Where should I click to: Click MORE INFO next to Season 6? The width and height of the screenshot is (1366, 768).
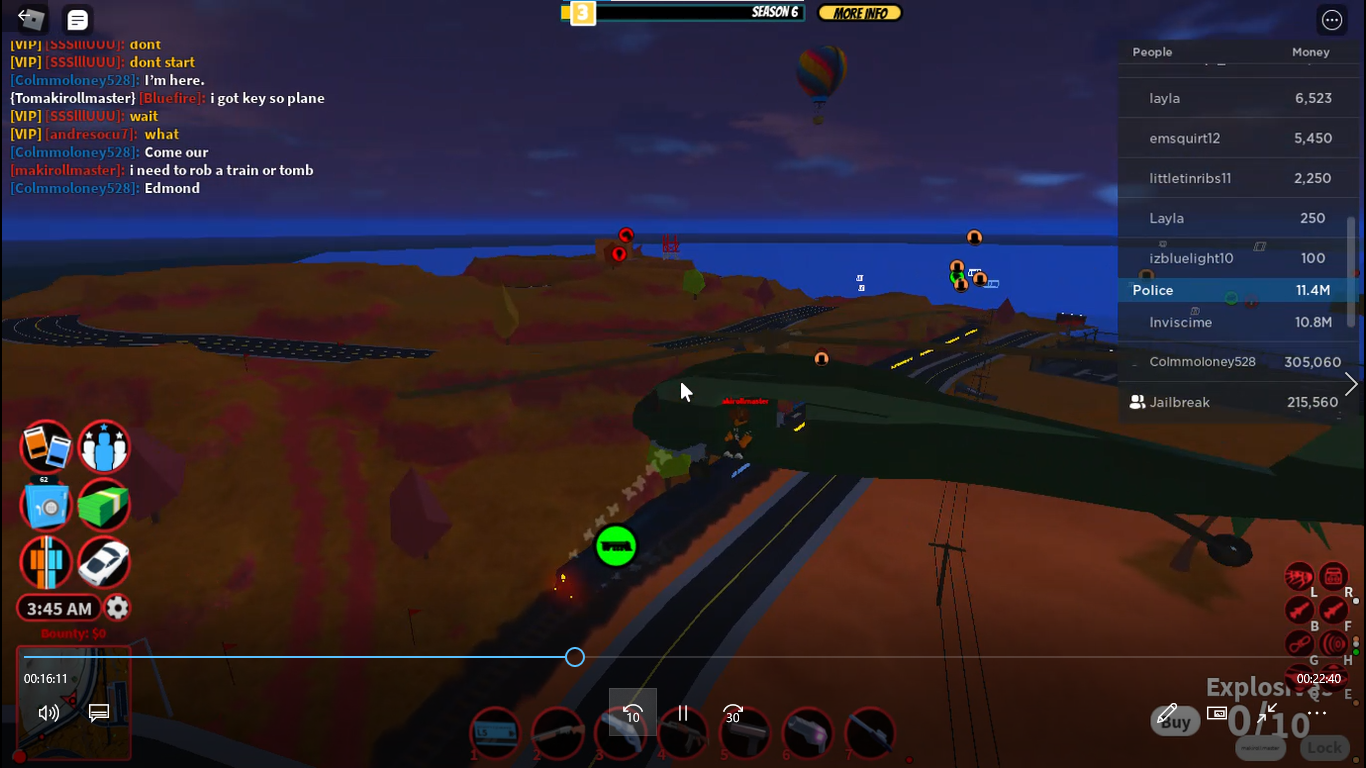click(859, 12)
